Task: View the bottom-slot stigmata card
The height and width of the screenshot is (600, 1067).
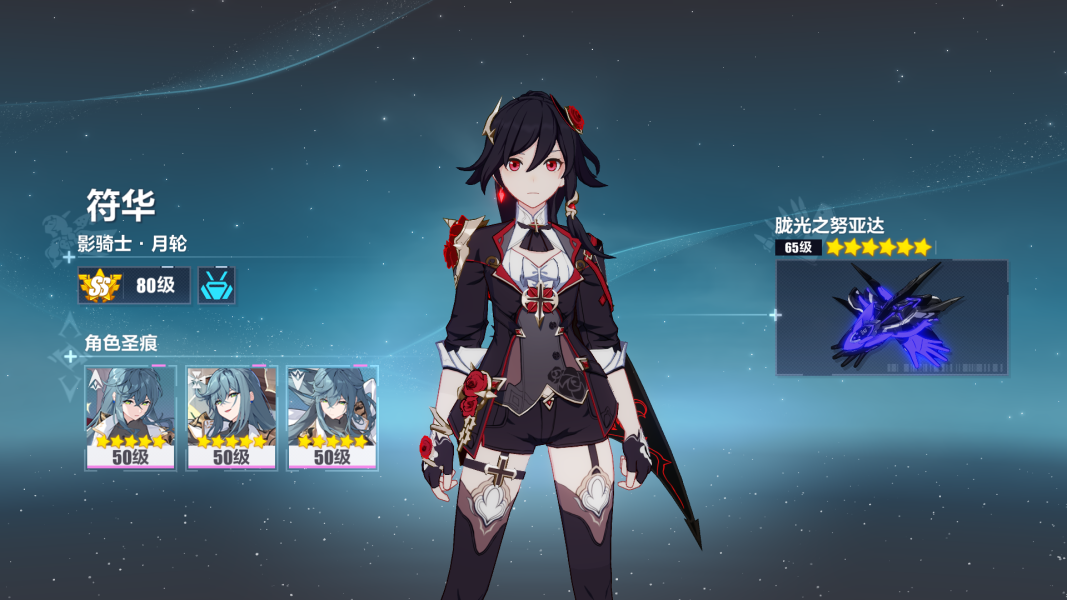Action: [332, 417]
